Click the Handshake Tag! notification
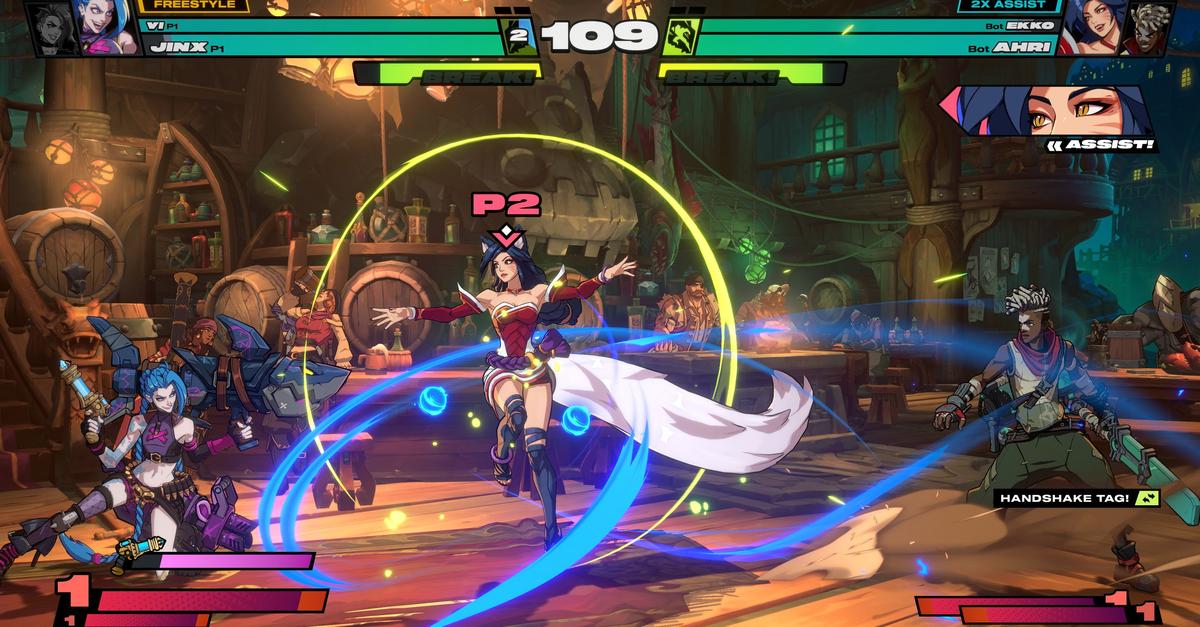The width and height of the screenshot is (1200, 627). click(1077, 498)
